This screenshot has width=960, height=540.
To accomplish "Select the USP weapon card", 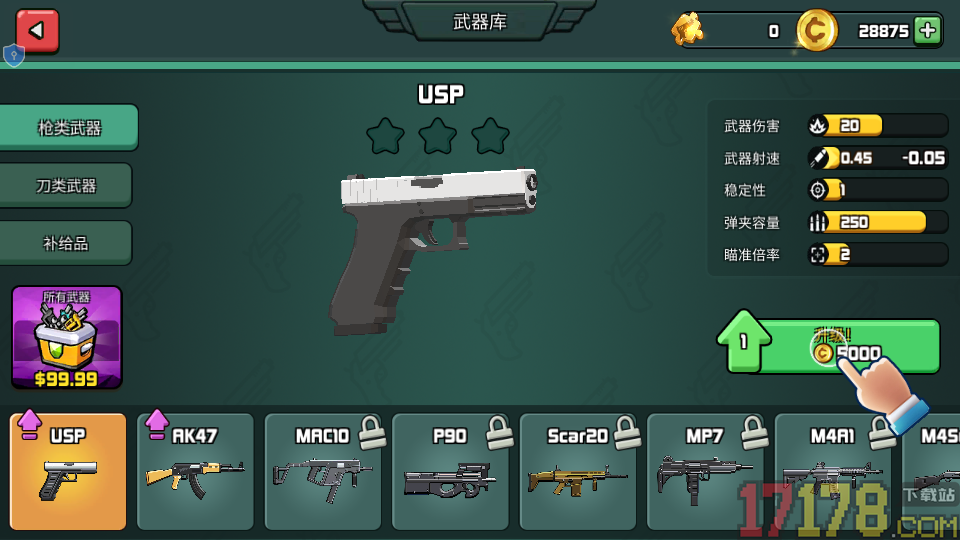I will pos(68,472).
